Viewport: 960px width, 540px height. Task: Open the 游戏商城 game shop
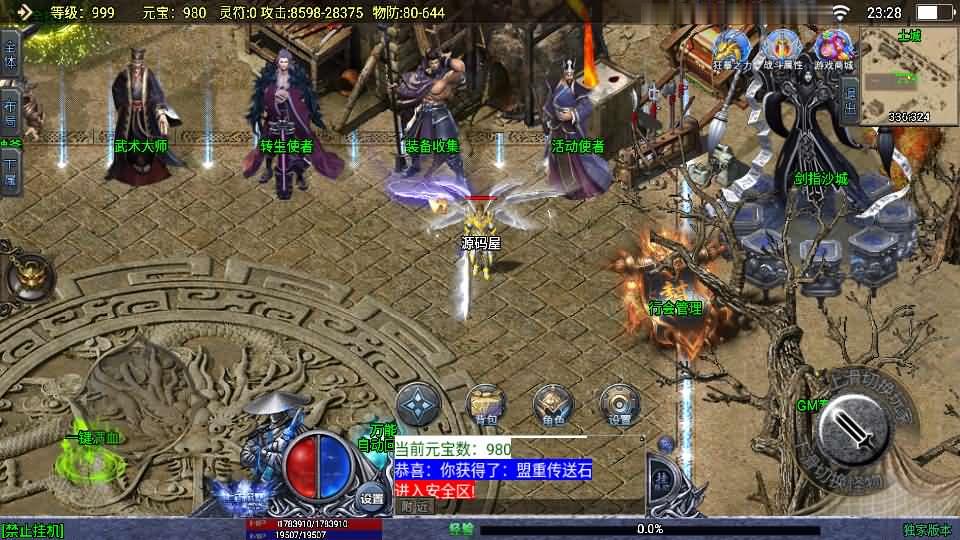[x=833, y=47]
